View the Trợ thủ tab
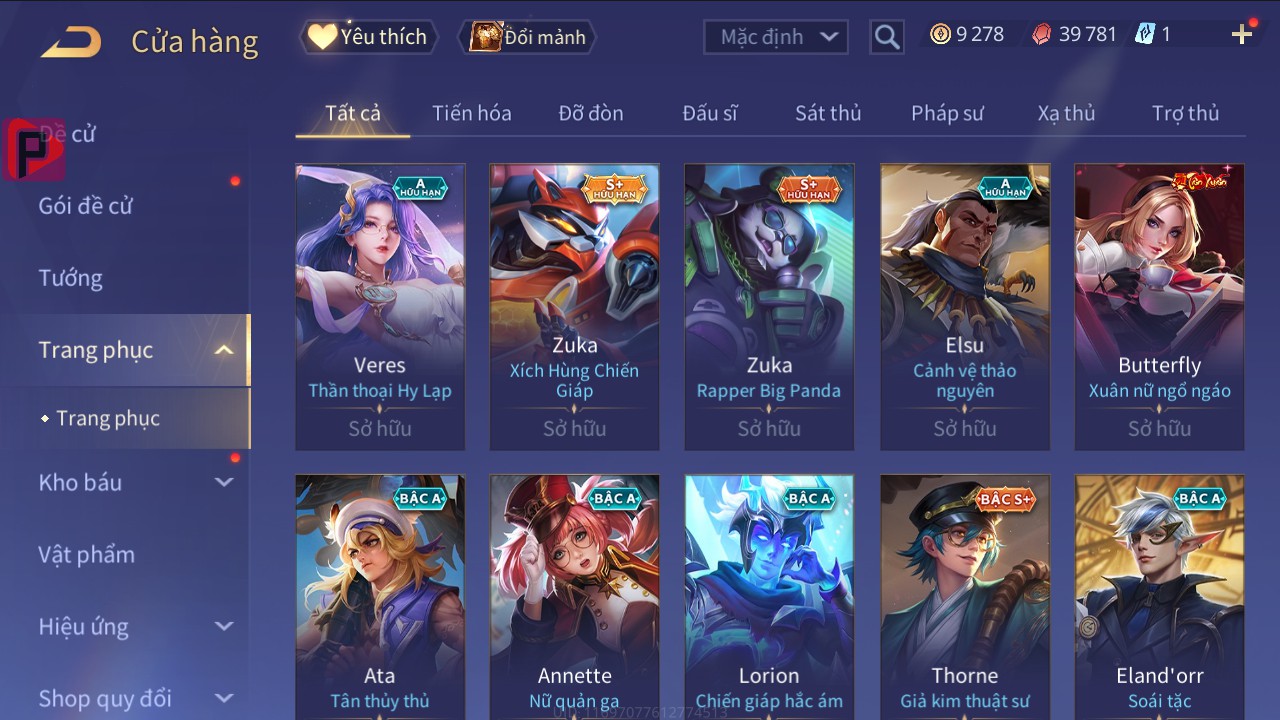Image resolution: width=1280 pixels, height=720 pixels. (1185, 113)
